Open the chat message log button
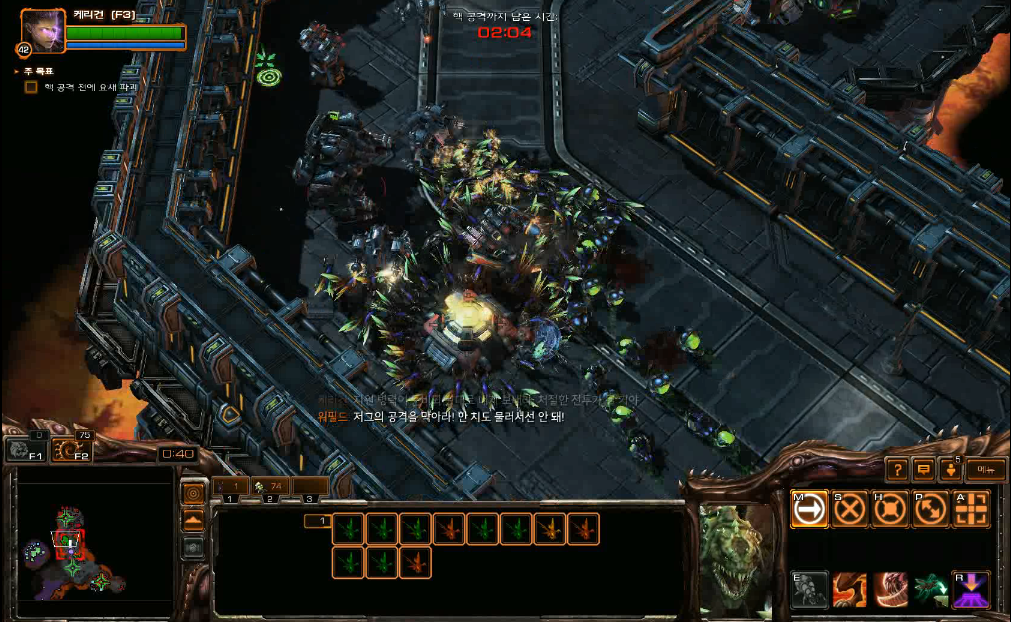1011x622 pixels. tap(925, 468)
